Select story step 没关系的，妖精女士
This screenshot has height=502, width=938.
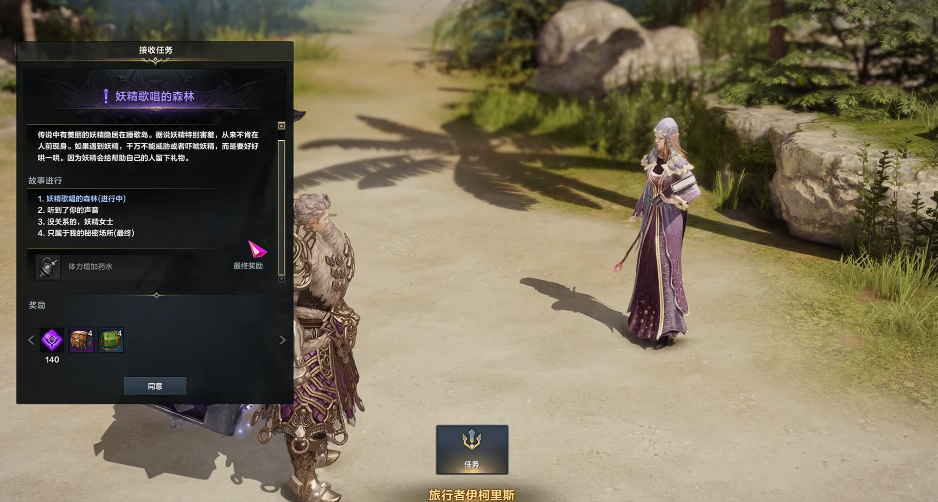(x=84, y=221)
